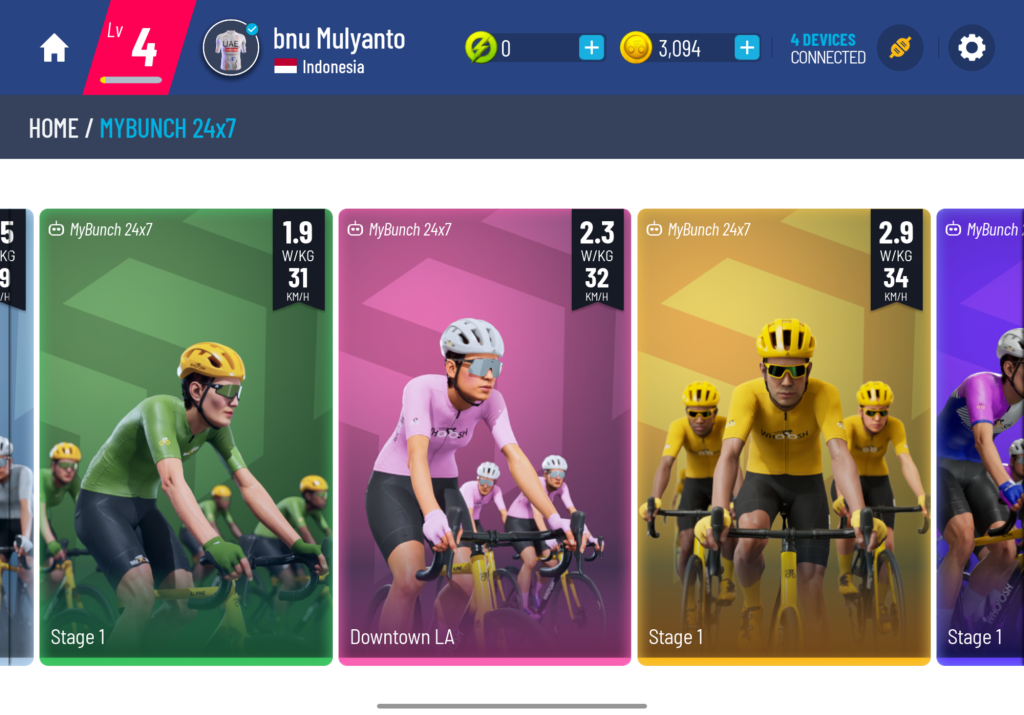The height and width of the screenshot is (715, 1024).
Task: Navigate back via HOME breadcrumb
Action: pos(53,128)
